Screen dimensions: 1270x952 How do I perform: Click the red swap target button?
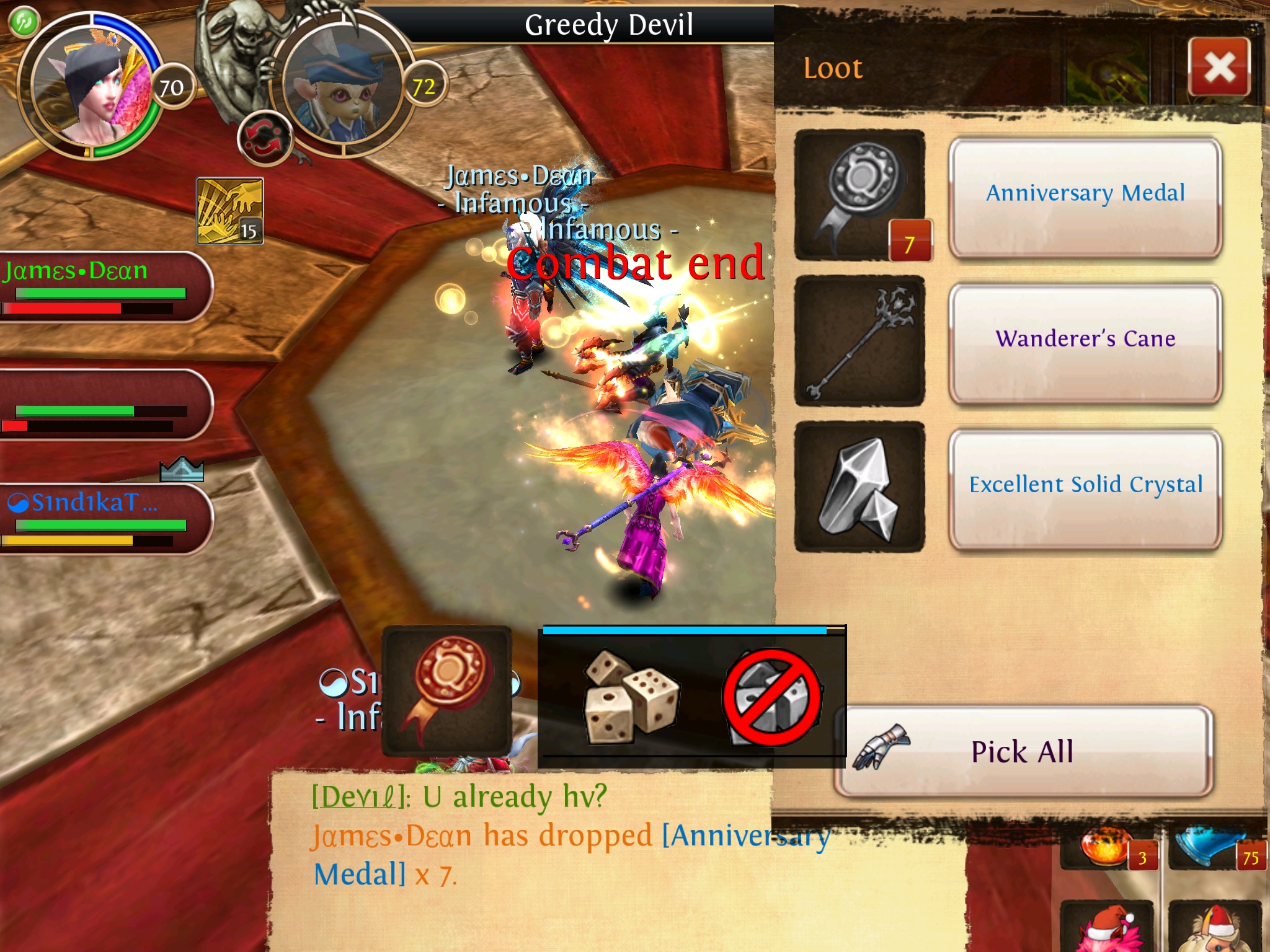pyautogui.click(x=264, y=138)
